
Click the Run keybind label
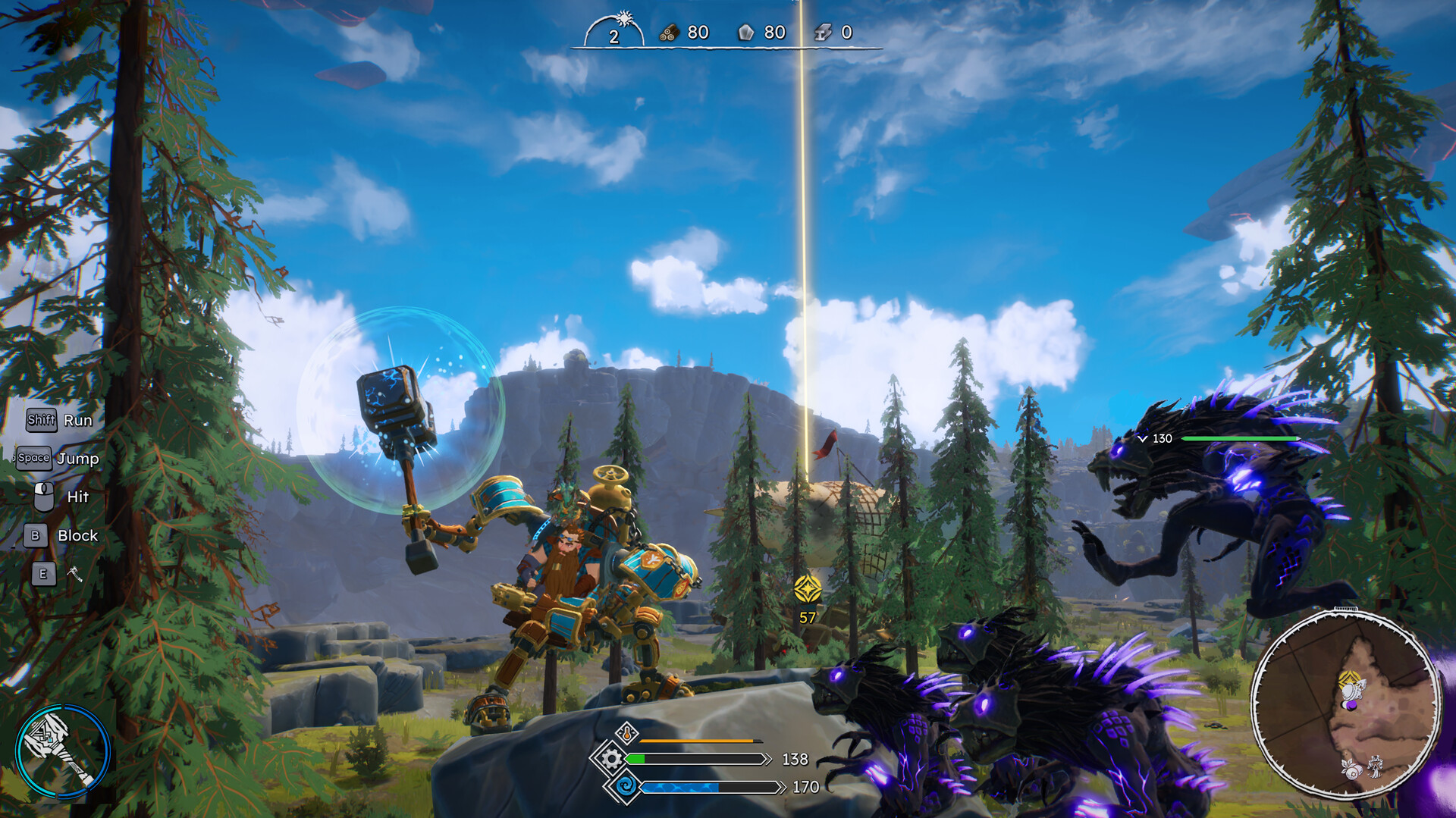pos(79,421)
